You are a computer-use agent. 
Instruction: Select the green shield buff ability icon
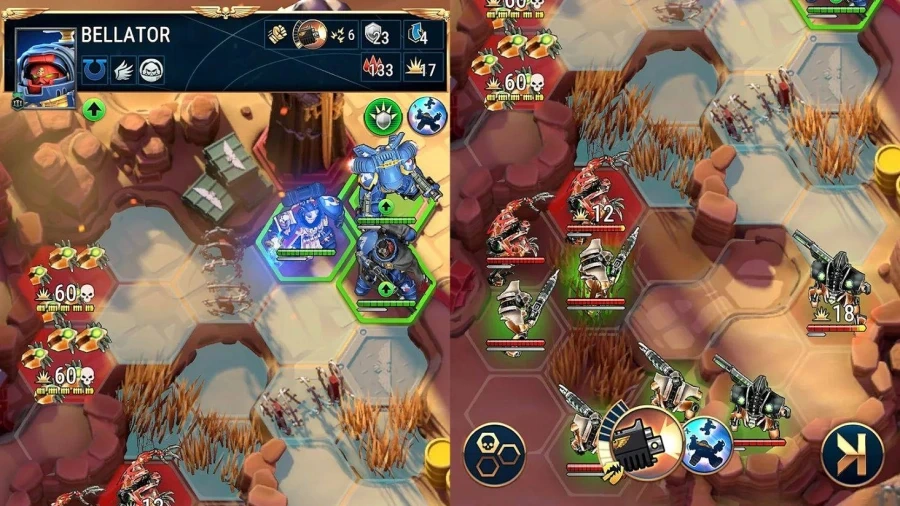click(383, 116)
